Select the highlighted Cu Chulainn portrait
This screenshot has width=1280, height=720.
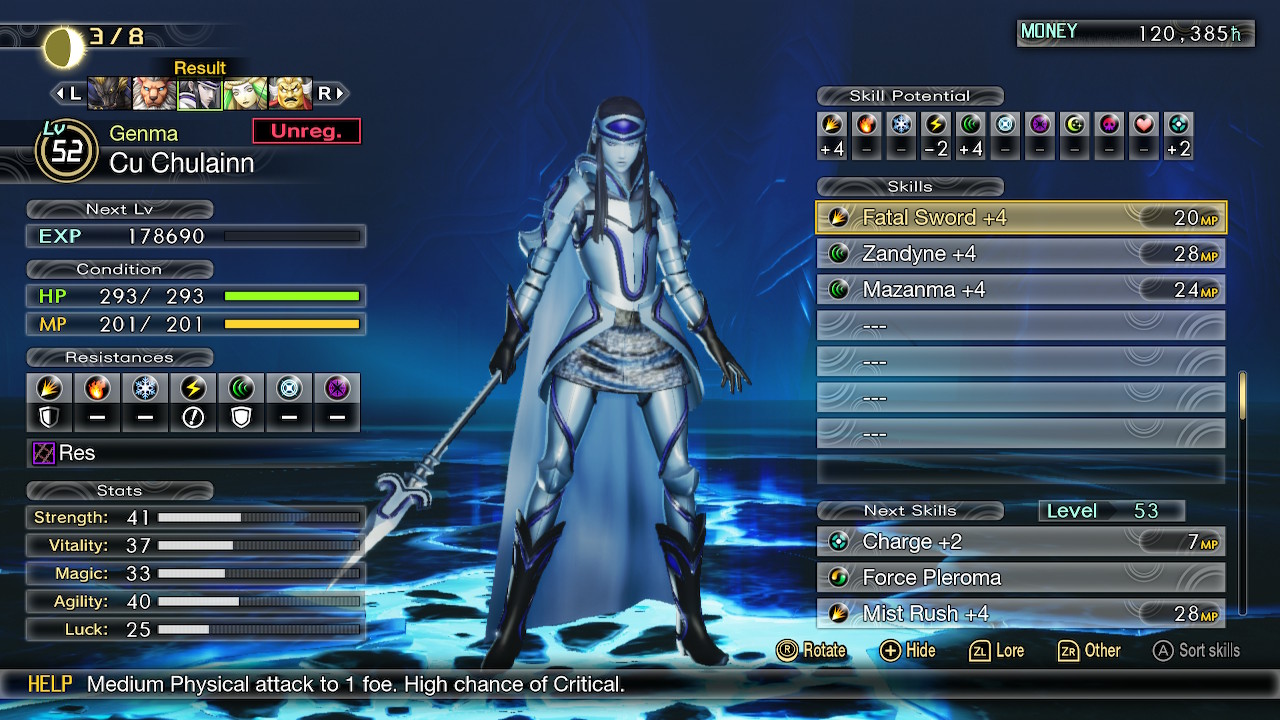pos(199,94)
